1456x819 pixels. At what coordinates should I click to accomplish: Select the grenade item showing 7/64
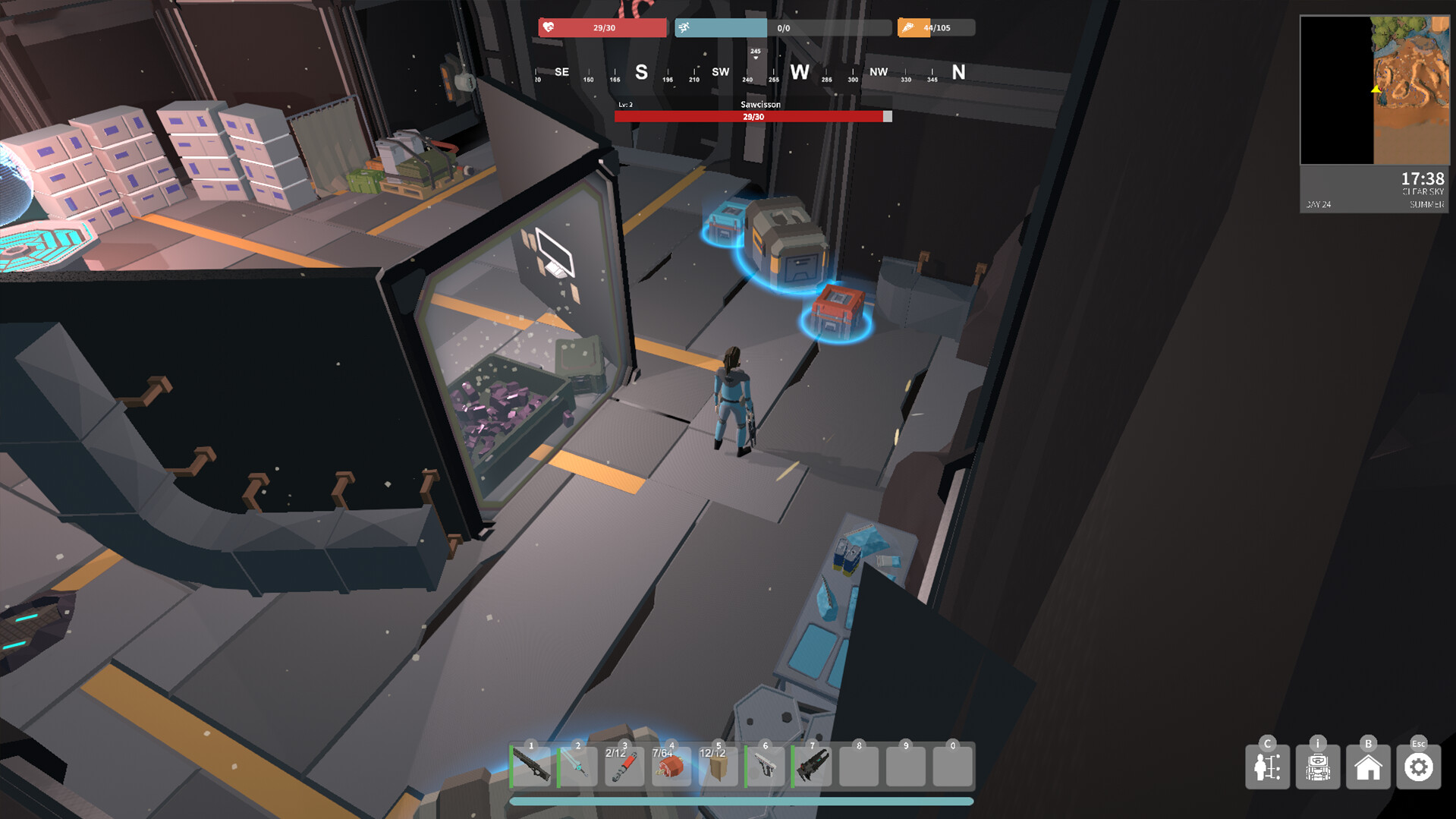pos(671,766)
